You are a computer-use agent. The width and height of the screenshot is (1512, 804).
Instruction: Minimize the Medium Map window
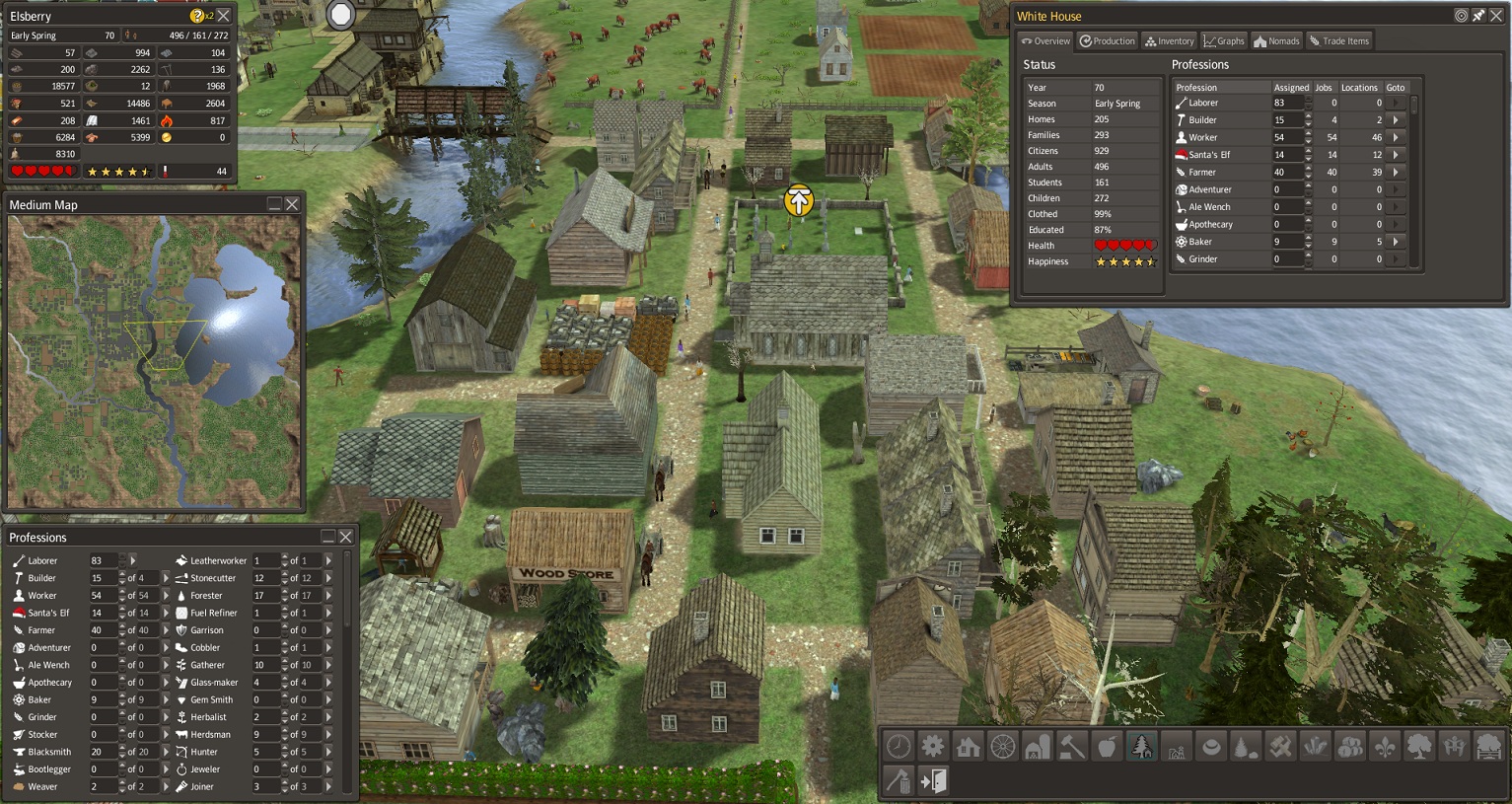(x=274, y=204)
